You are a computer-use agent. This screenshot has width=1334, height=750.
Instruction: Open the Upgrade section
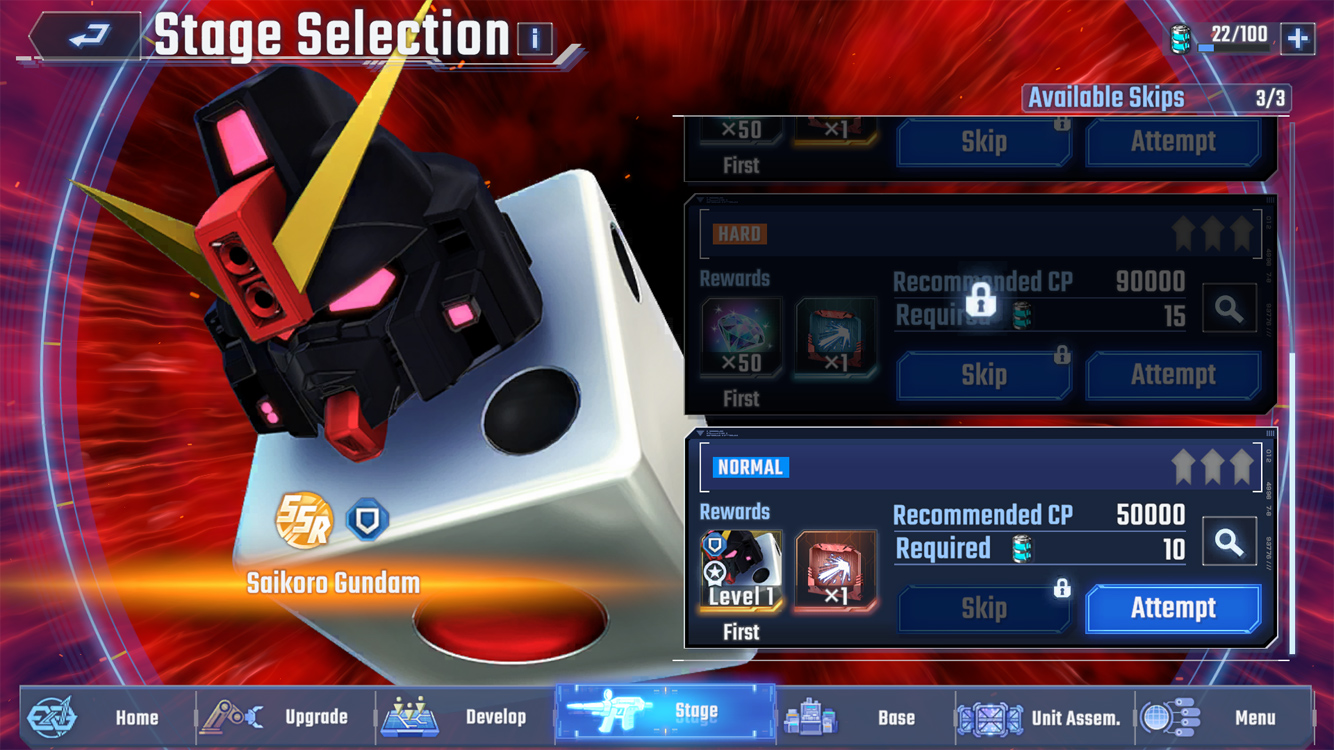286,717
